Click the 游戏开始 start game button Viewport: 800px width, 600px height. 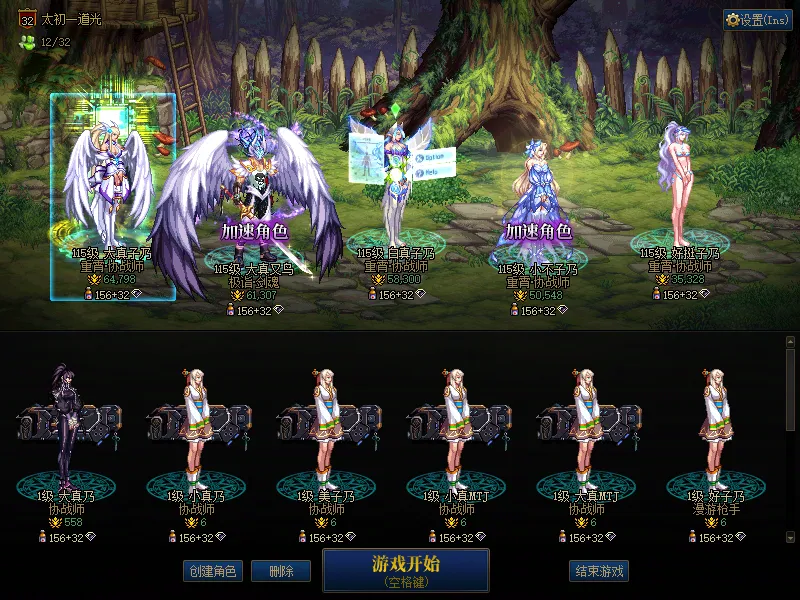pyautogui.click(x=405, y=570)
